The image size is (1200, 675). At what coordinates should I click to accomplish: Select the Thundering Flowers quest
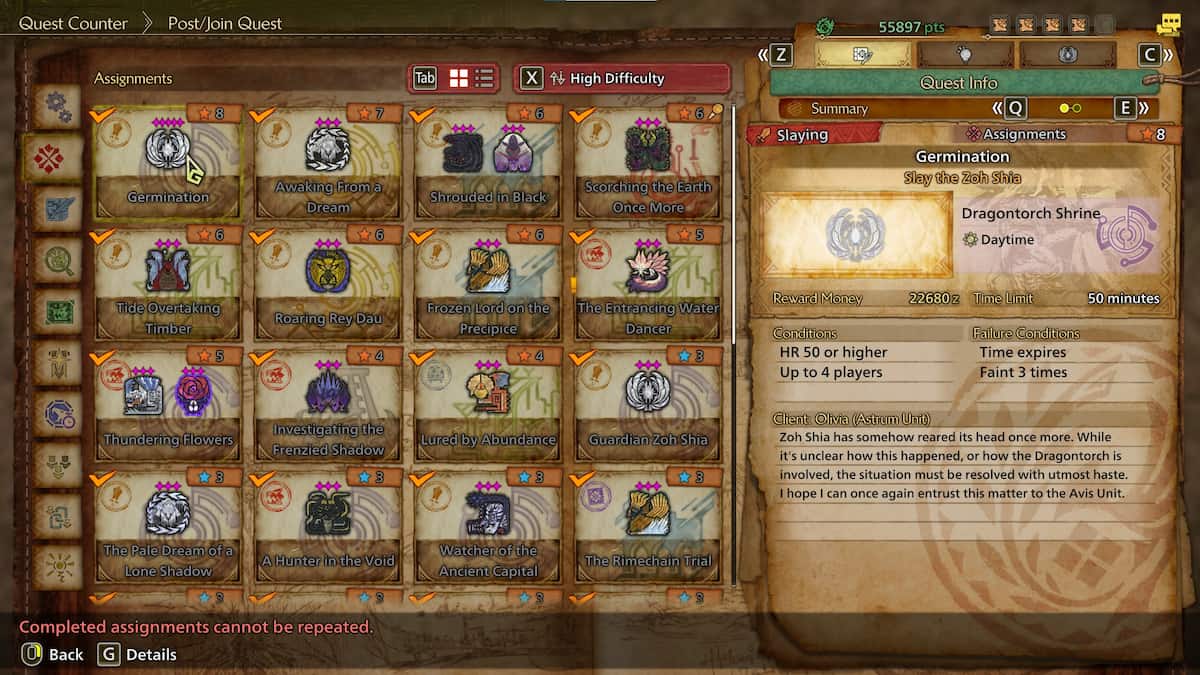click(x=168, y=405)
